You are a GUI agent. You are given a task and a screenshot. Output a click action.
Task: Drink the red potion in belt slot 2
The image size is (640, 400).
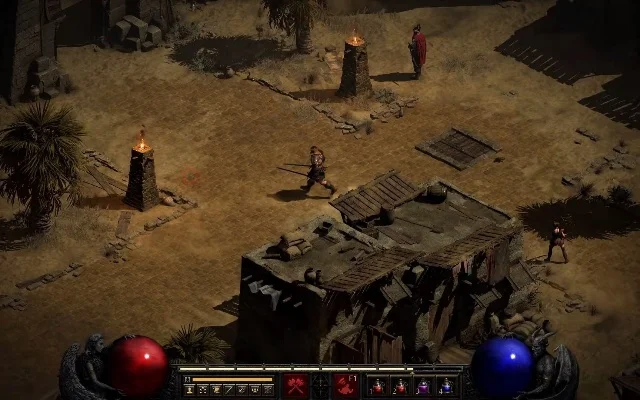coord(401,386)
